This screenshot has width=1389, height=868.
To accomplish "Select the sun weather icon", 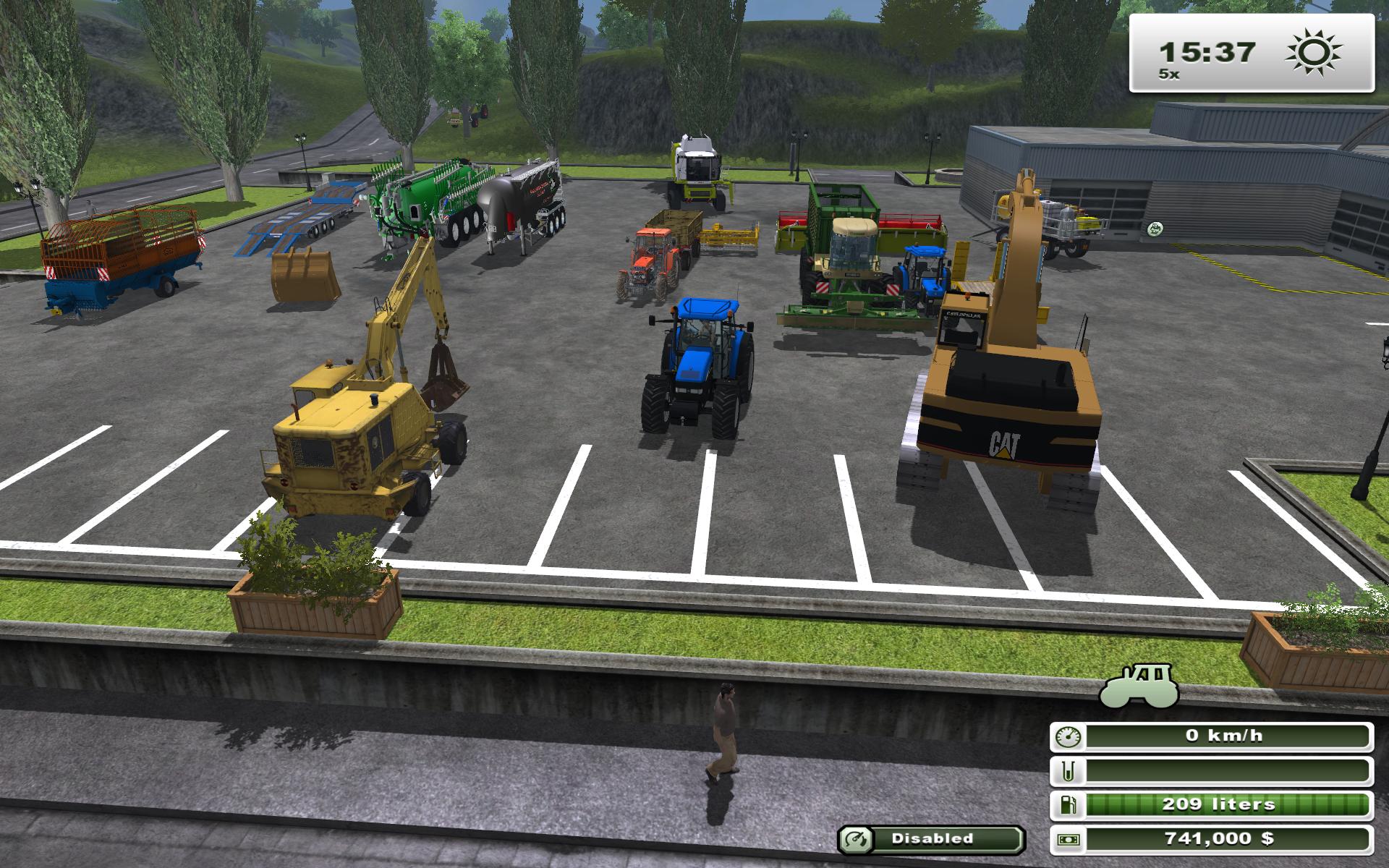I will (1314, 52).
